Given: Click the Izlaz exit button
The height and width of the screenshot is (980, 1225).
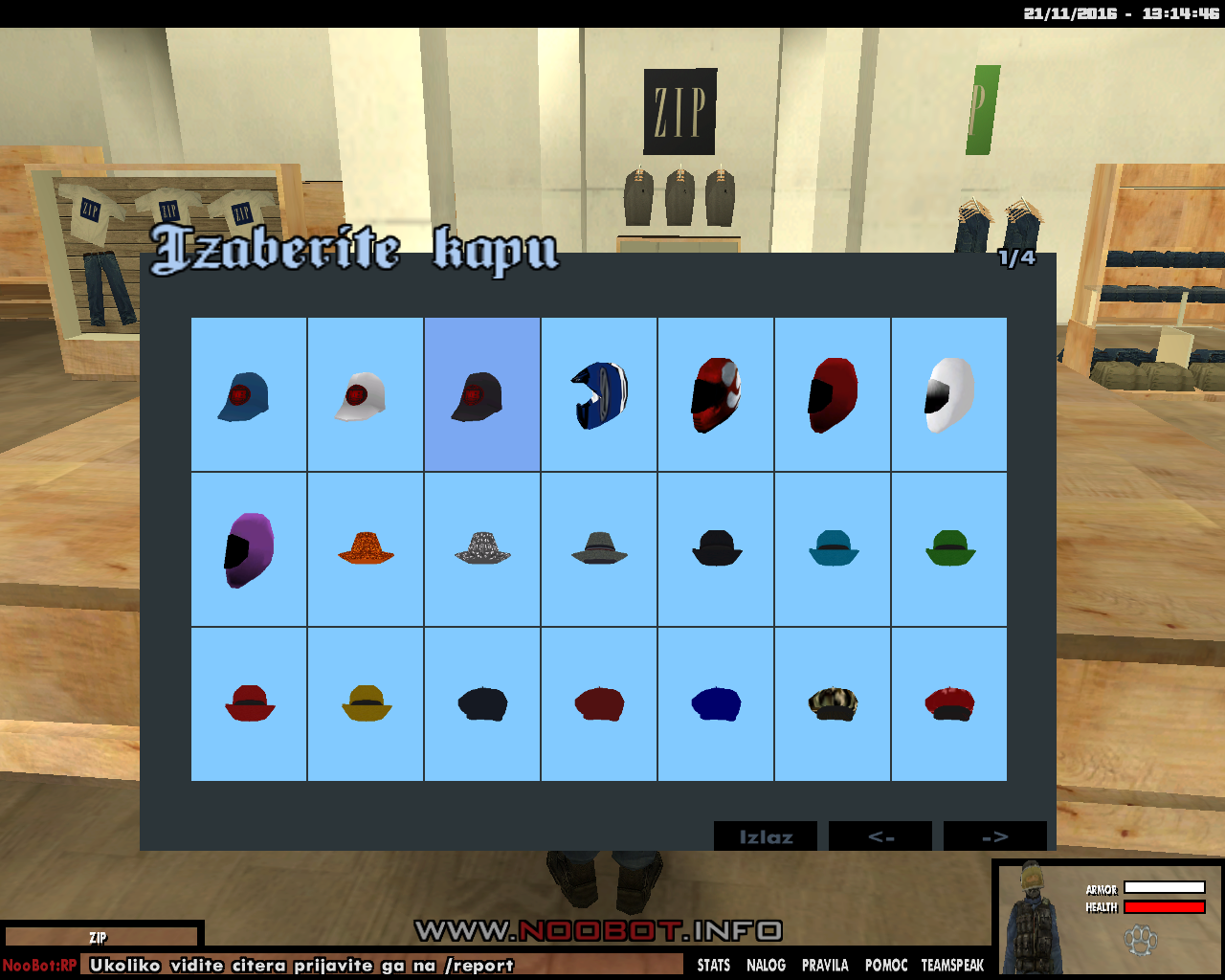Looking at the screenshot, I should [766, 836].
